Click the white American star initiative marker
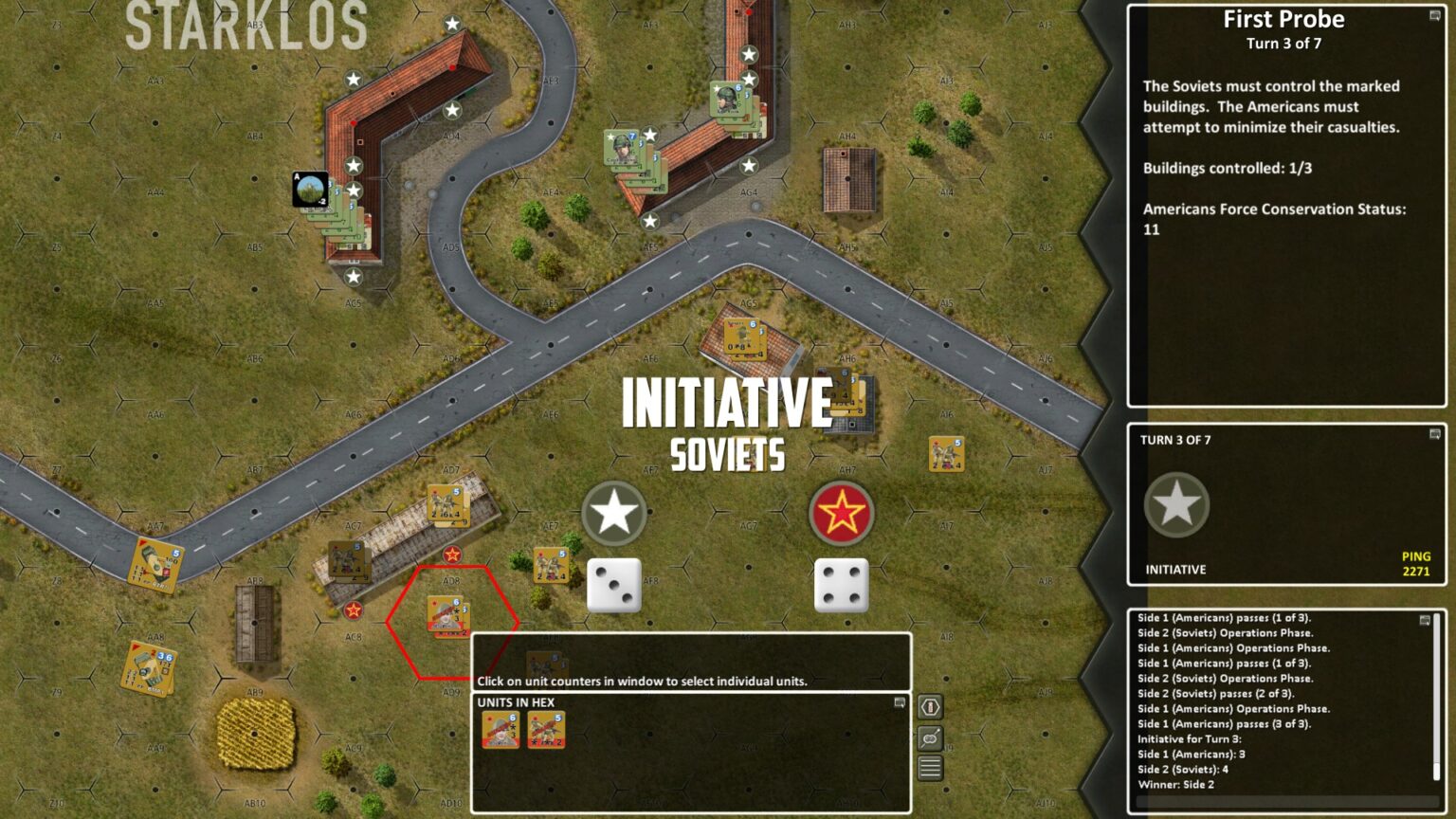 pos(614,512)
